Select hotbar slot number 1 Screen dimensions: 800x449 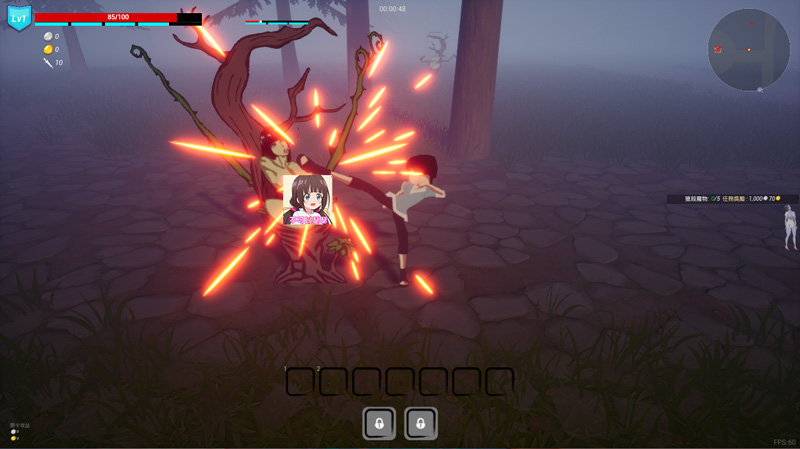(300, 381)
